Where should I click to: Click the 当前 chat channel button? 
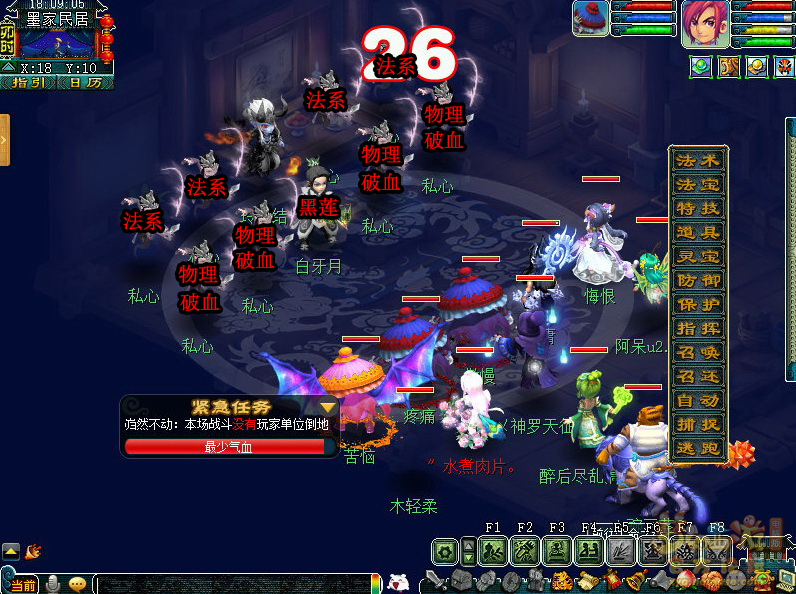20,585
